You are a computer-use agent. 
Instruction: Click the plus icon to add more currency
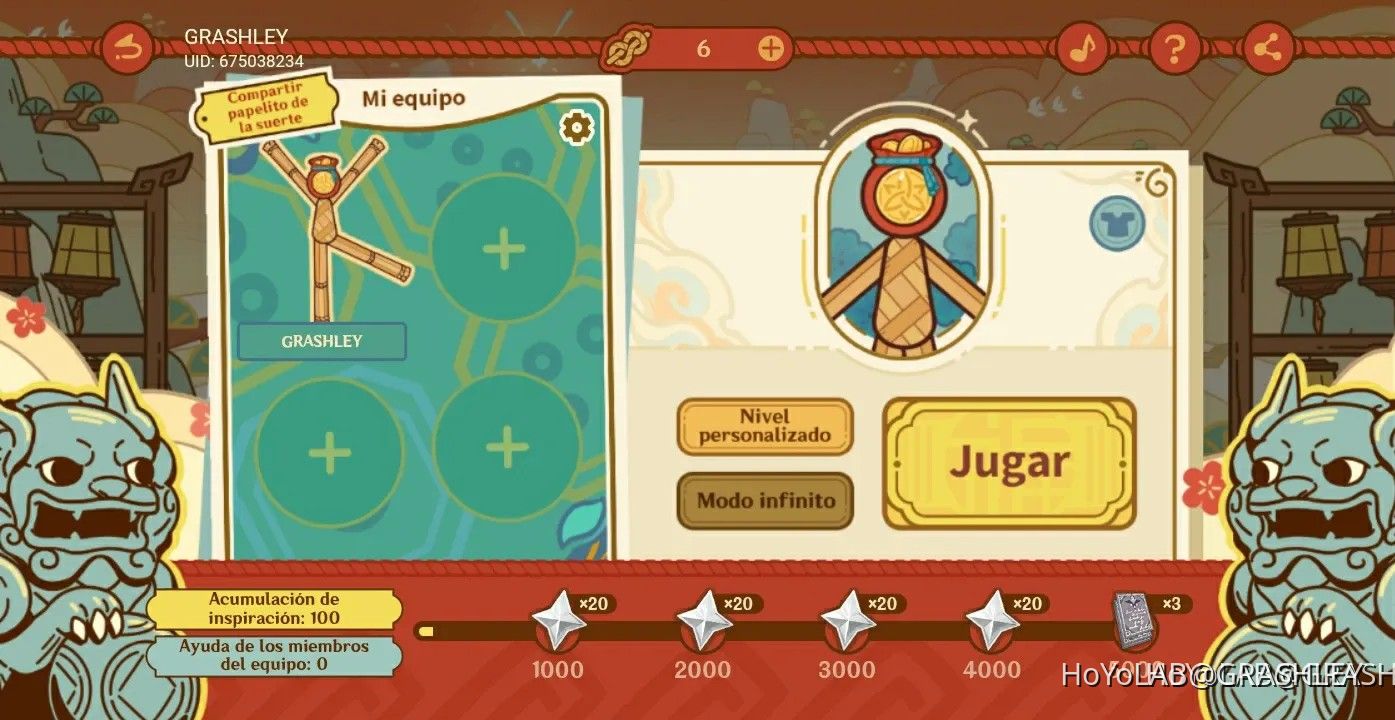770,46
